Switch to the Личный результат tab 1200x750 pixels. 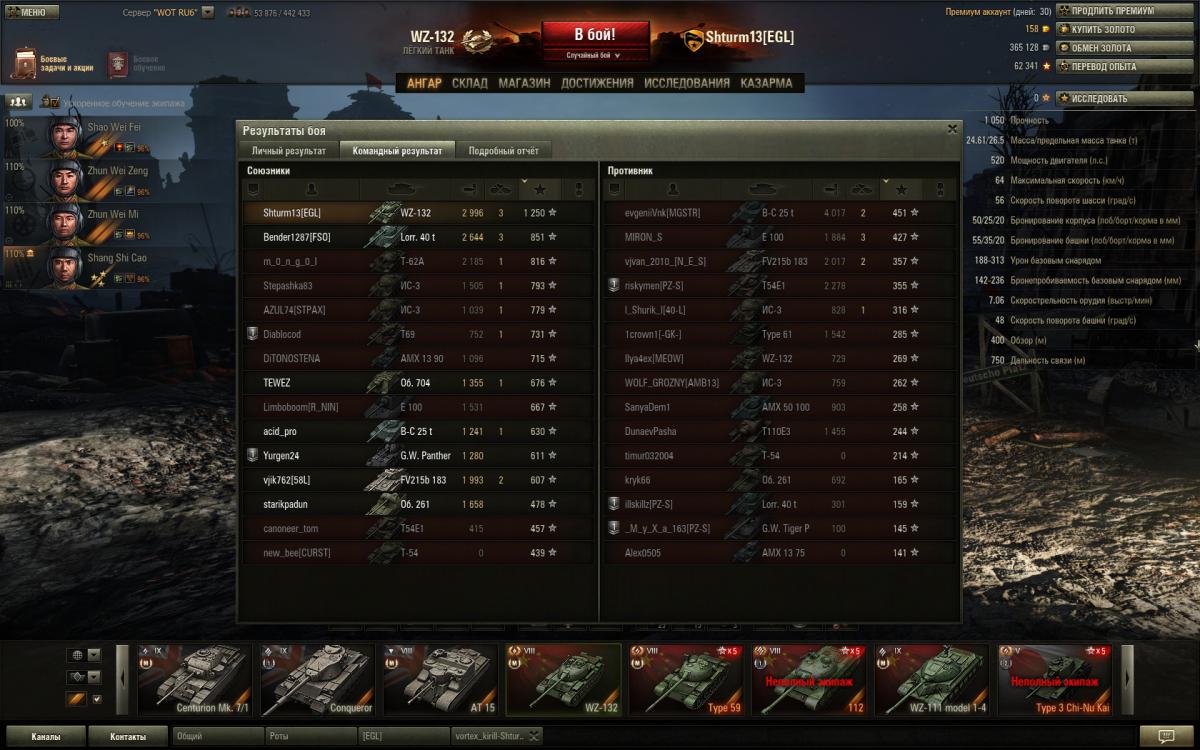tap(288, 151)
